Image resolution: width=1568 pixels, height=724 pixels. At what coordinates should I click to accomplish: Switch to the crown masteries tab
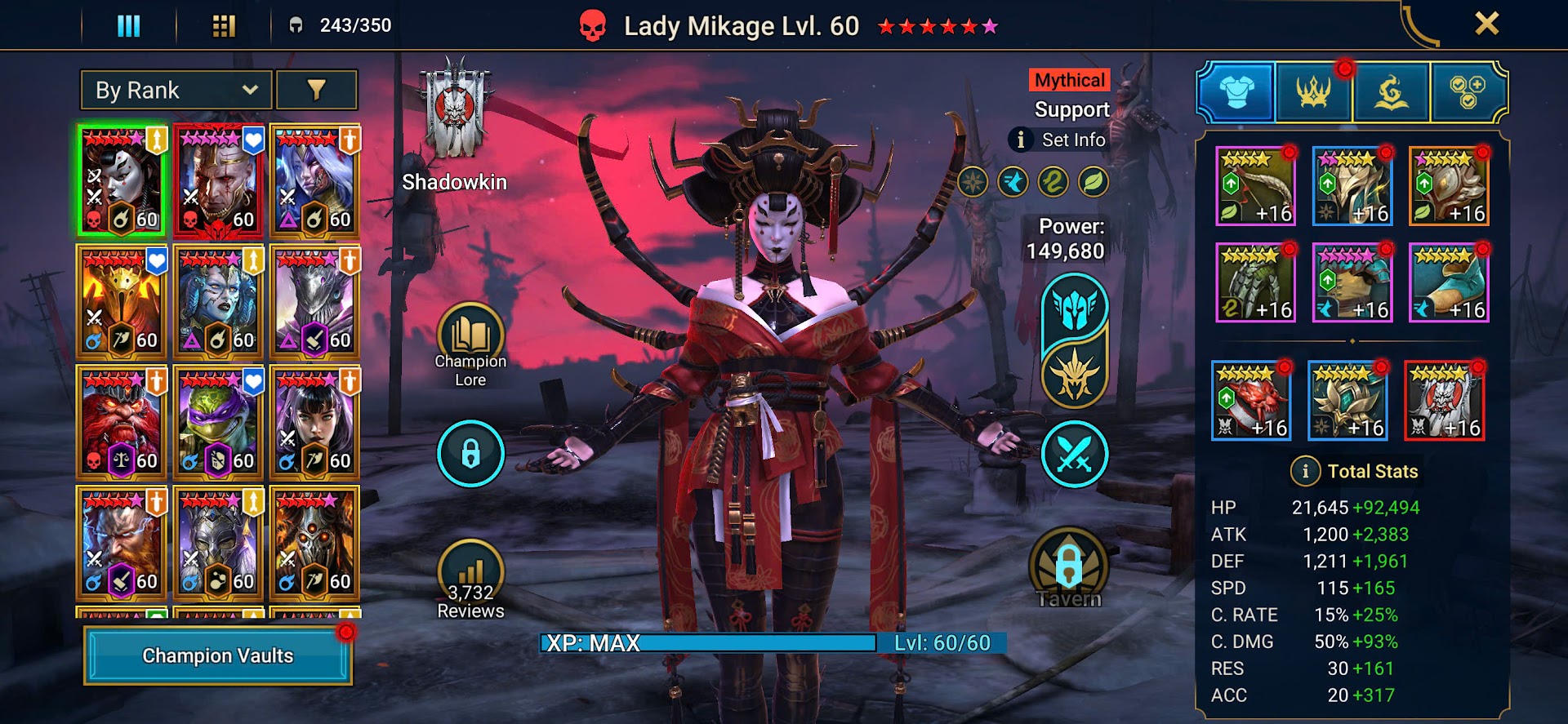(1312, 92)
